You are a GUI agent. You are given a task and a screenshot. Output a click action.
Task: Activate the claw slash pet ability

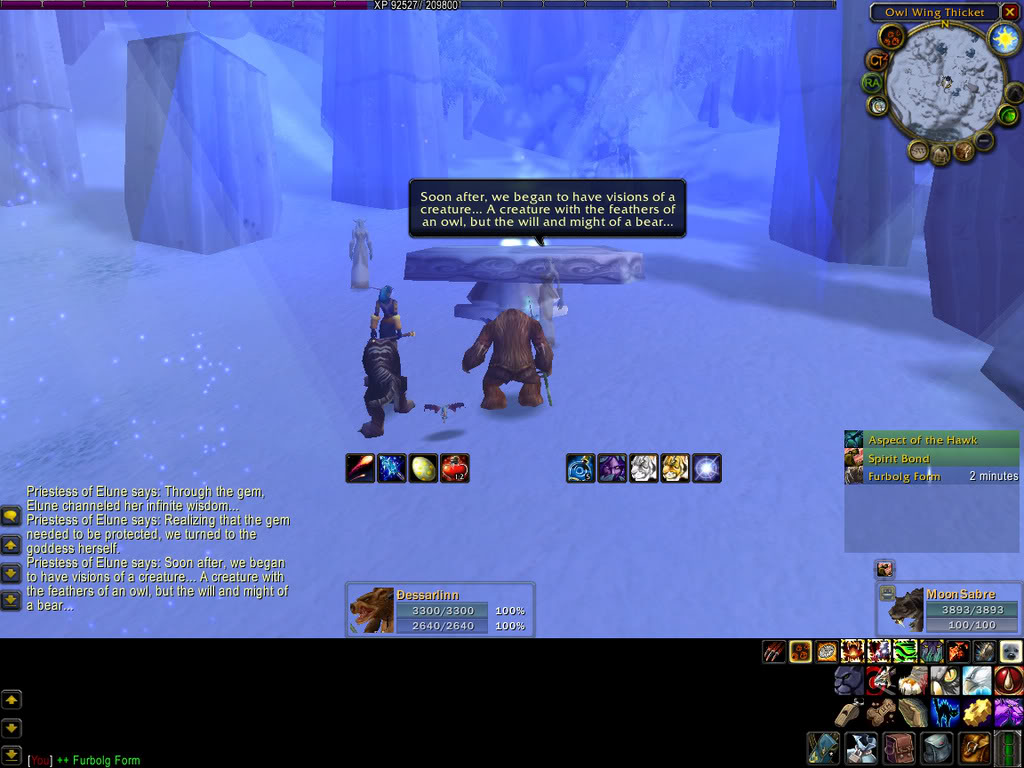point(774,652)
